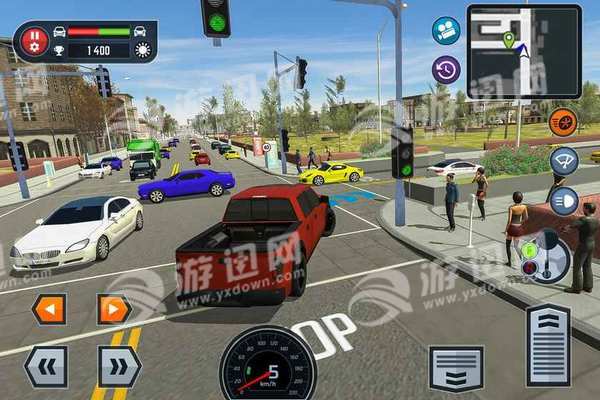Click the sun weather icon
The width and height of the screenshot is (600, 400).
tap(141, 49)
